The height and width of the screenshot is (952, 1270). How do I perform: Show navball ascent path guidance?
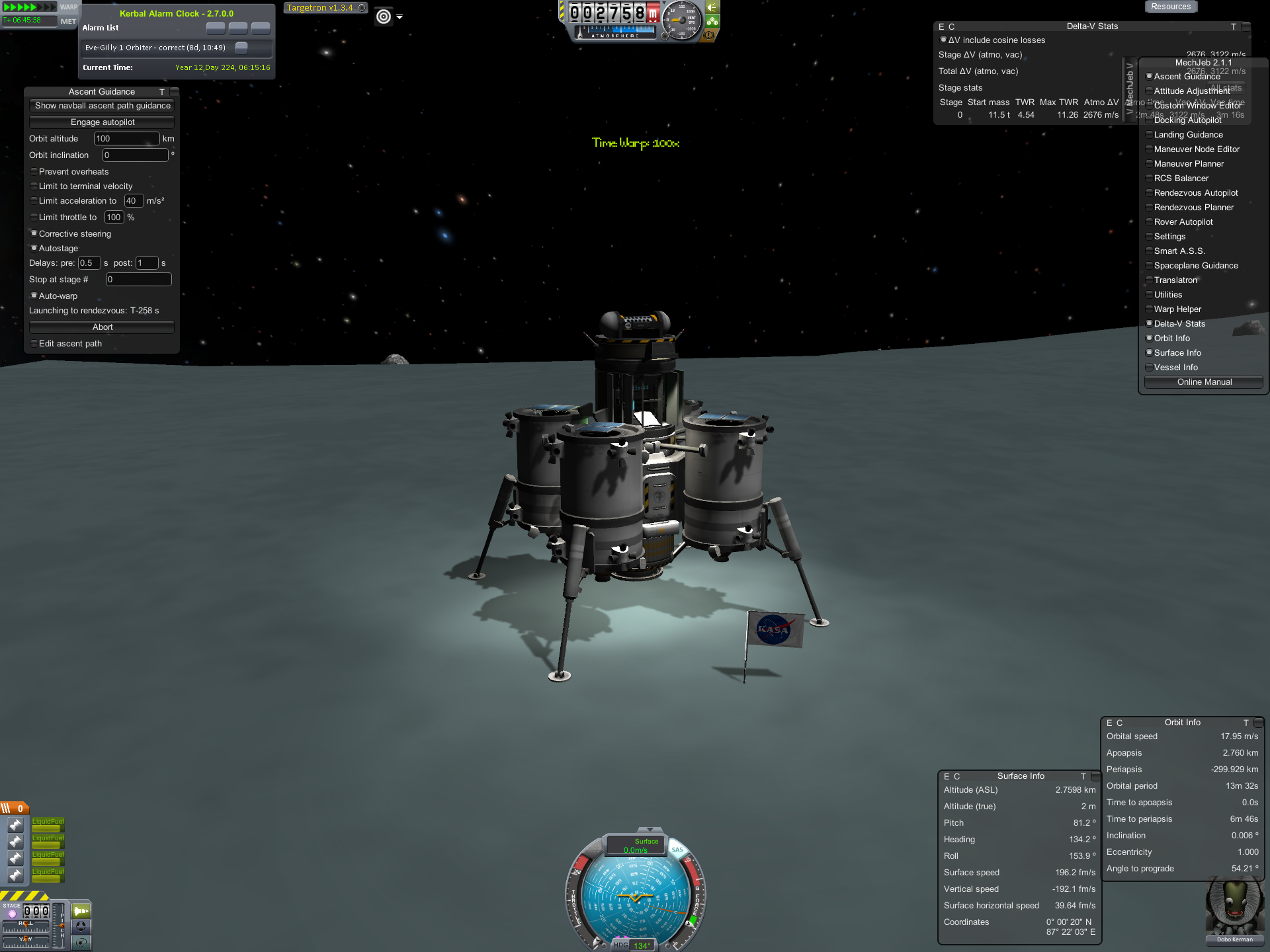102,106
